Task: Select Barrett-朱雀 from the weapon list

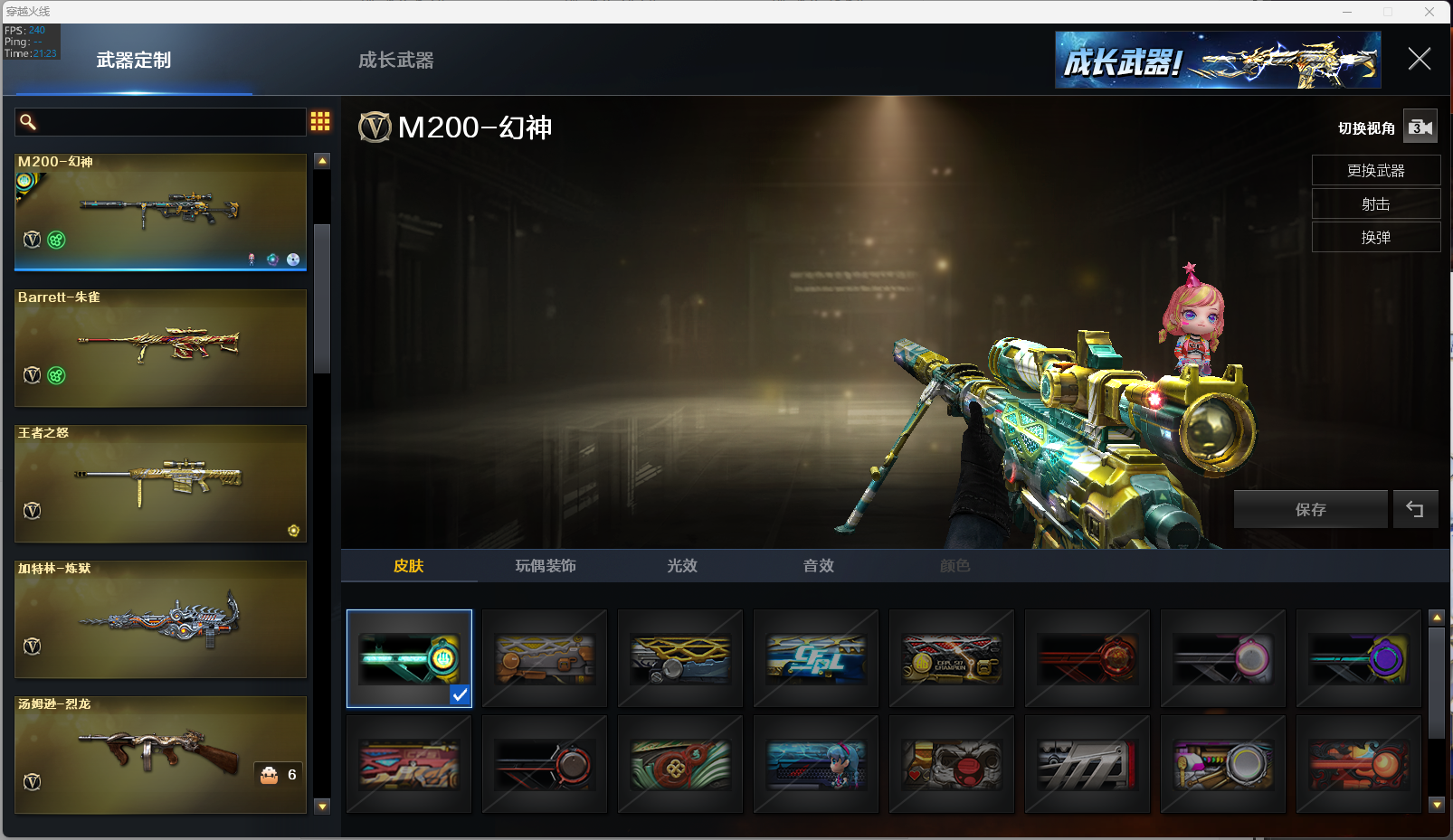Action: [x=160, y=348]
